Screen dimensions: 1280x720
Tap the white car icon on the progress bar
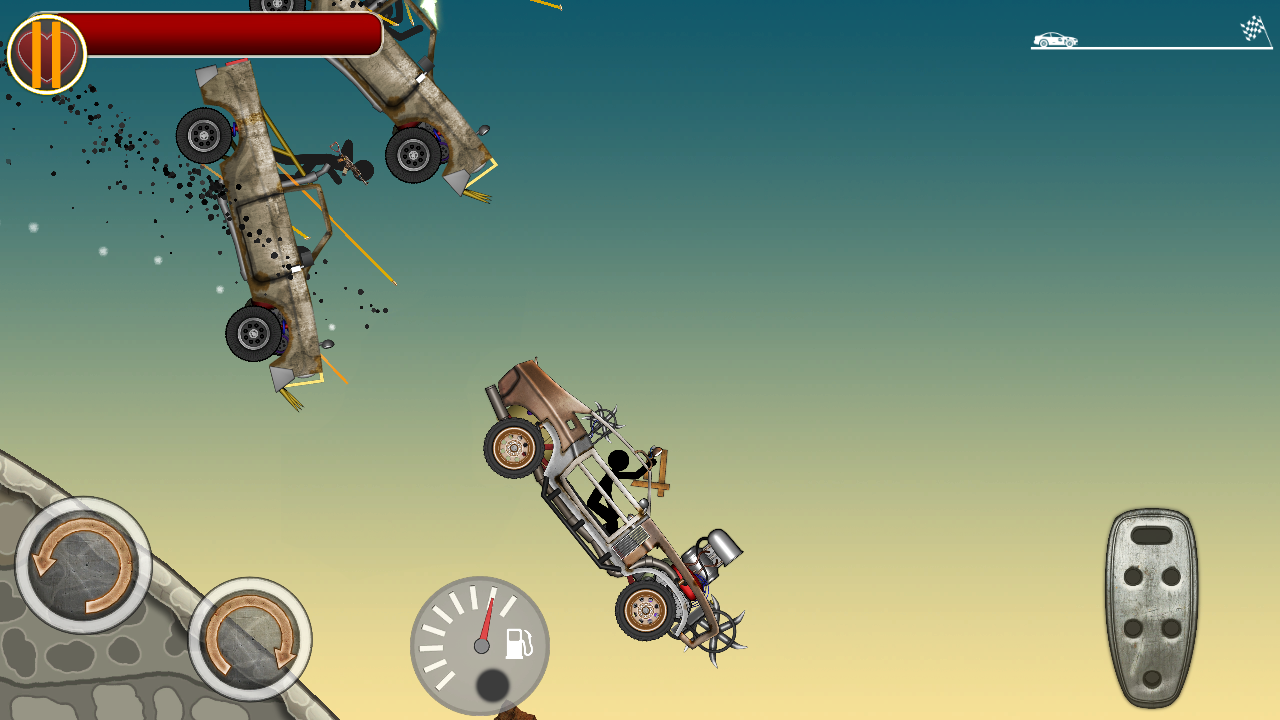click(x=1055, y=39)
